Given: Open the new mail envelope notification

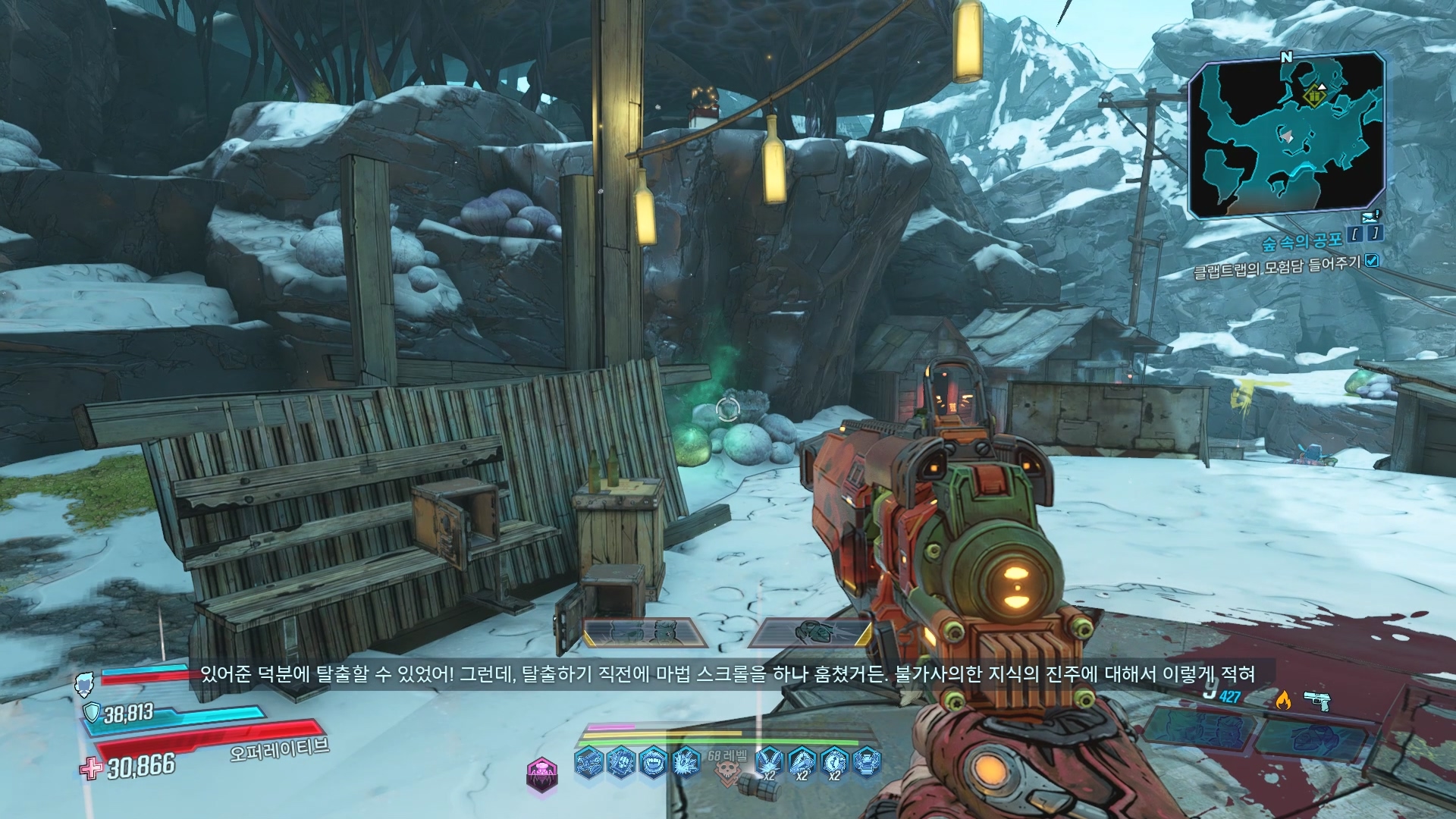Looking at the screenshot, I should [x=1371, y=218].
